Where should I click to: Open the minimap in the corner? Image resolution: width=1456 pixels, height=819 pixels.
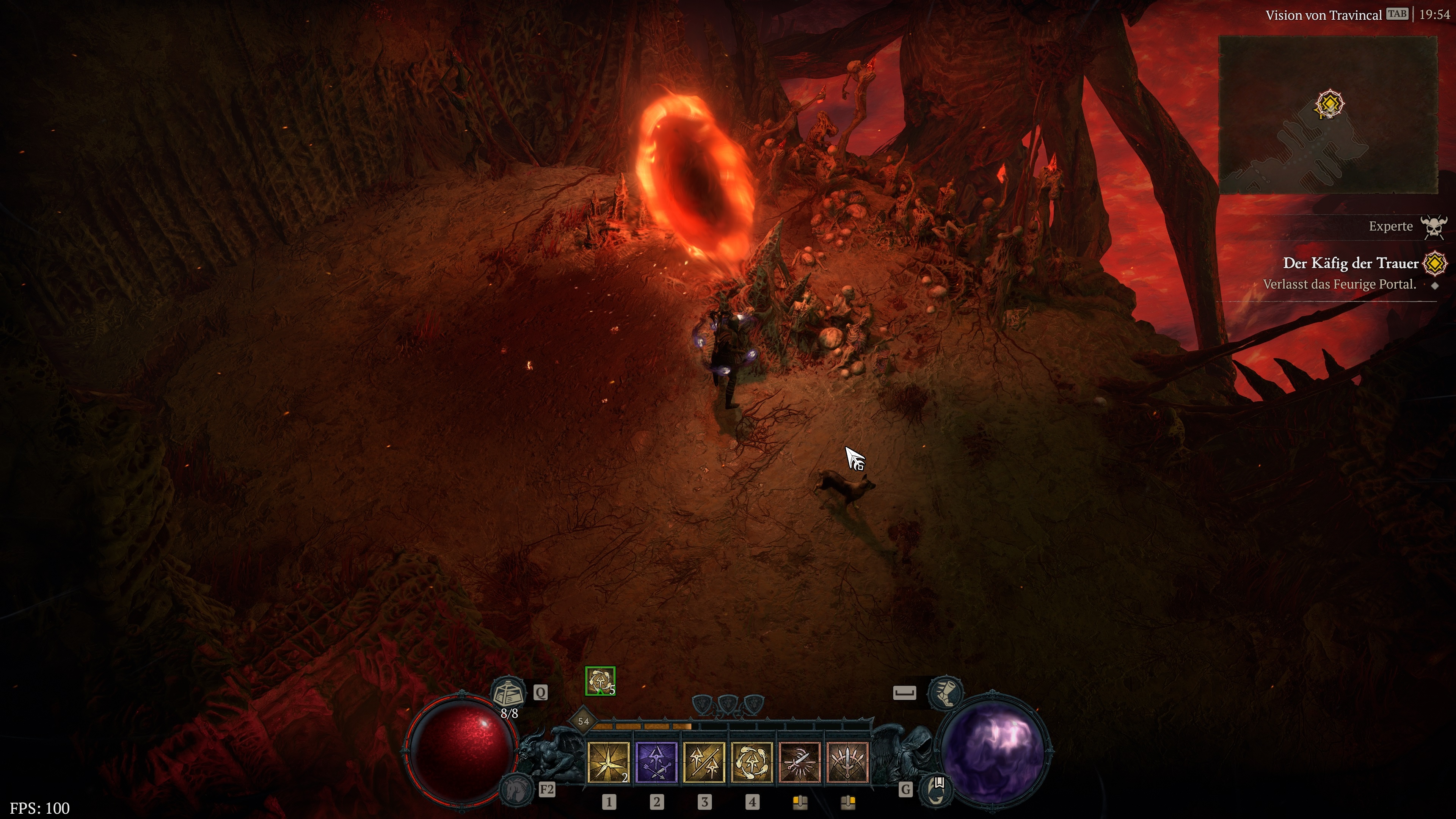click(x=1328, y=115)
